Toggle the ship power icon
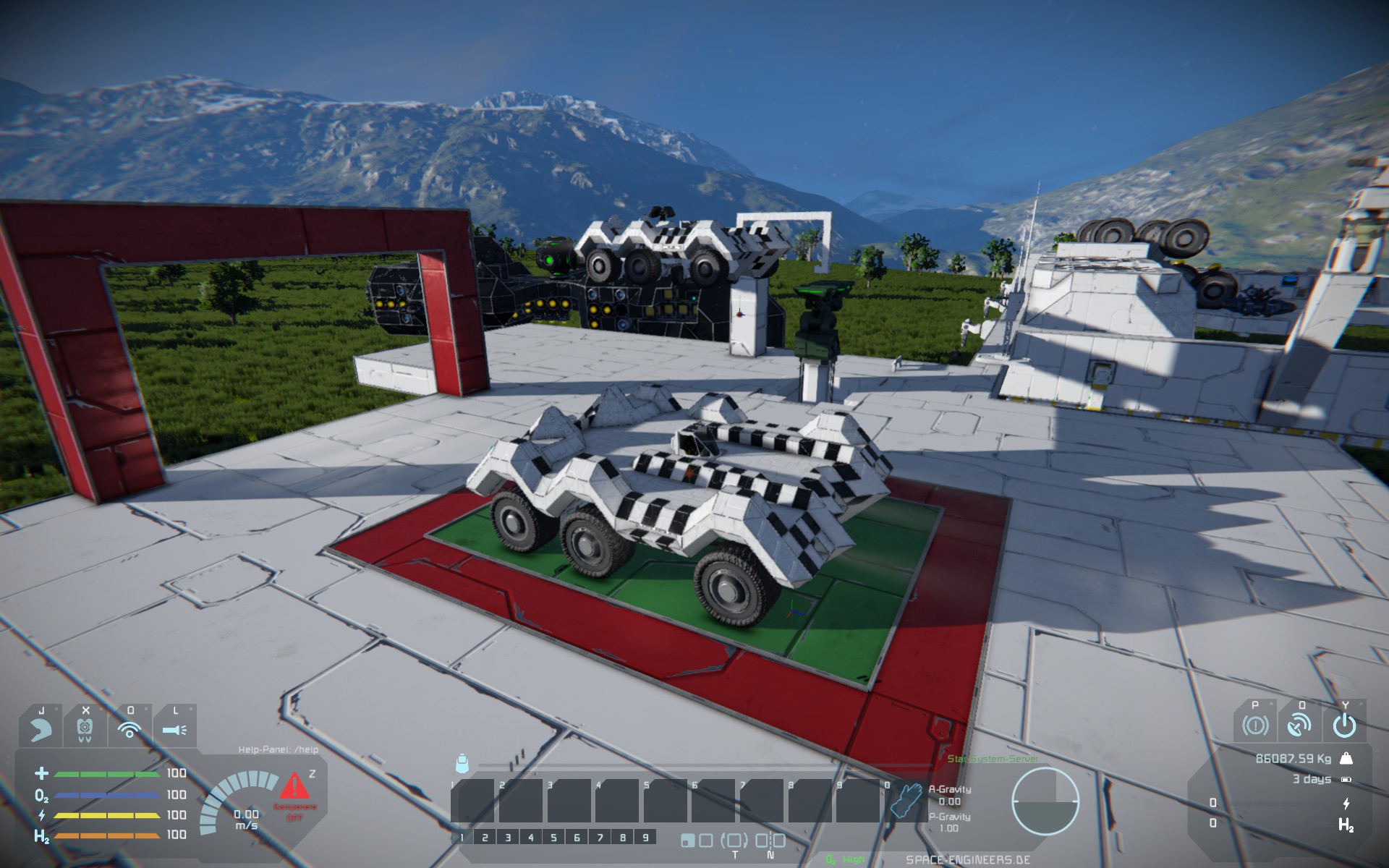This screenshot has width=1389, height=868. click(x=1344, y=725)
